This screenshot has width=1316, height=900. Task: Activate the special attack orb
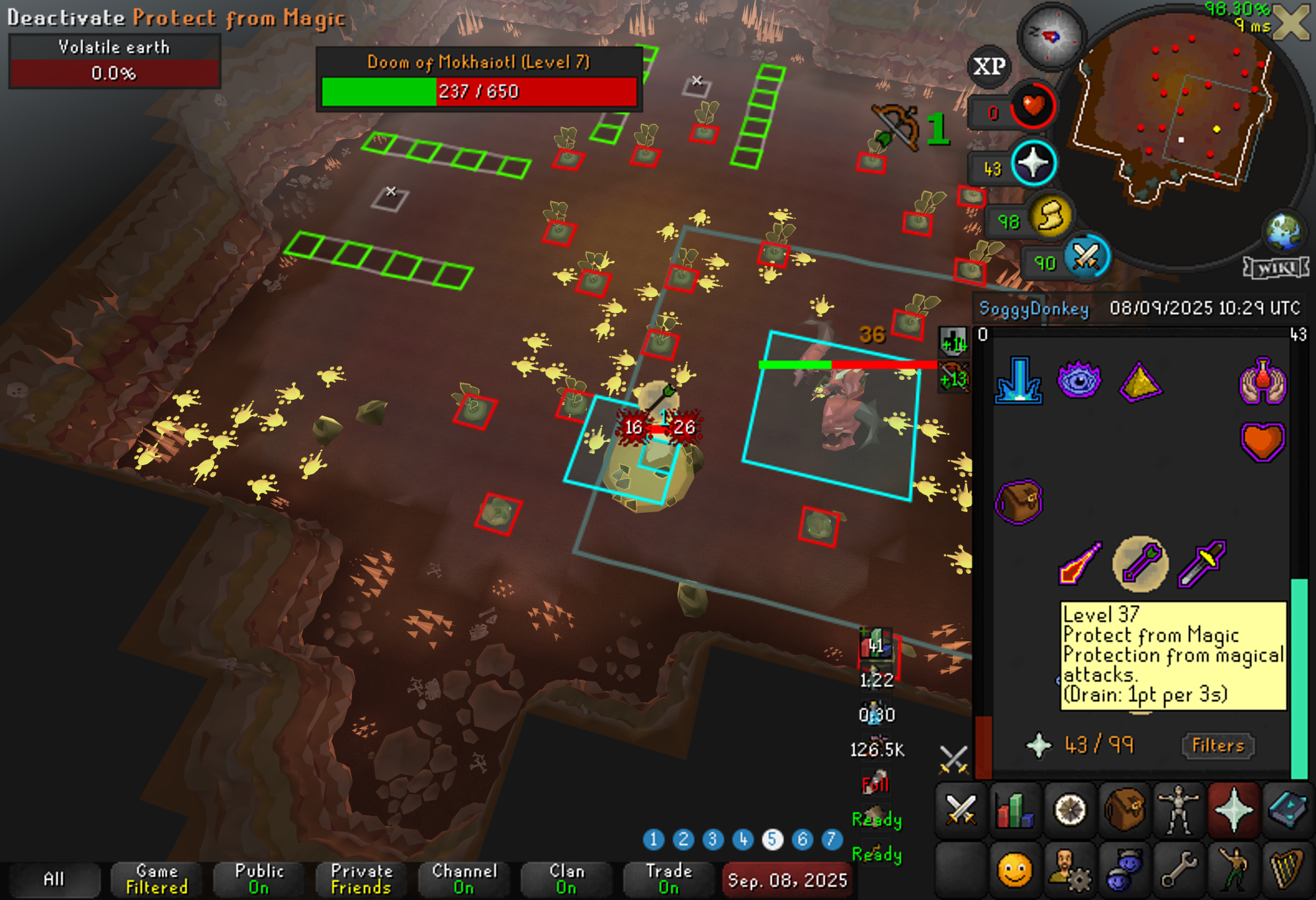[x=1086, y=258]
